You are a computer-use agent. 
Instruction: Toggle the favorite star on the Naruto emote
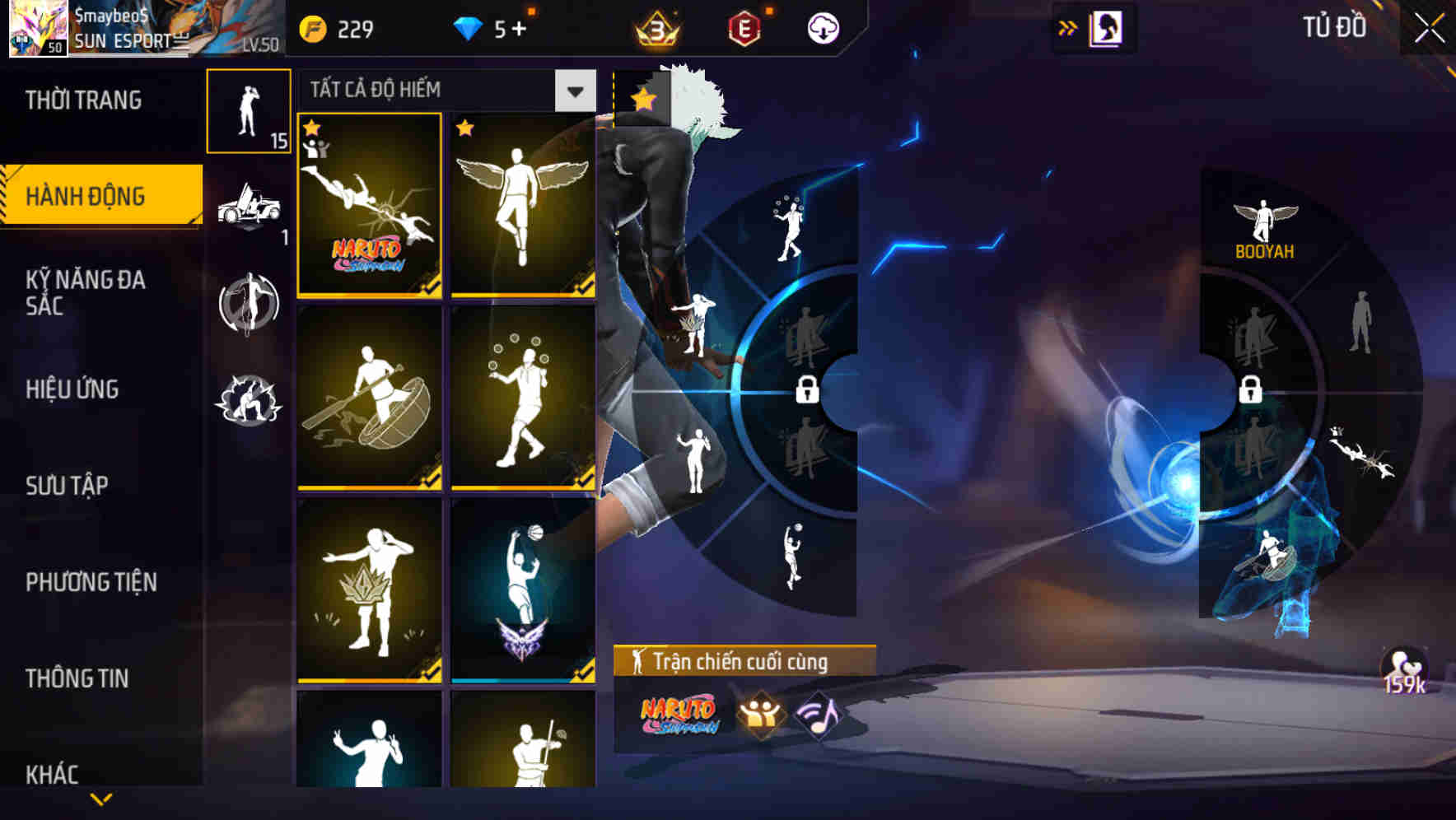pyautogui.click(x=313, y=128)
